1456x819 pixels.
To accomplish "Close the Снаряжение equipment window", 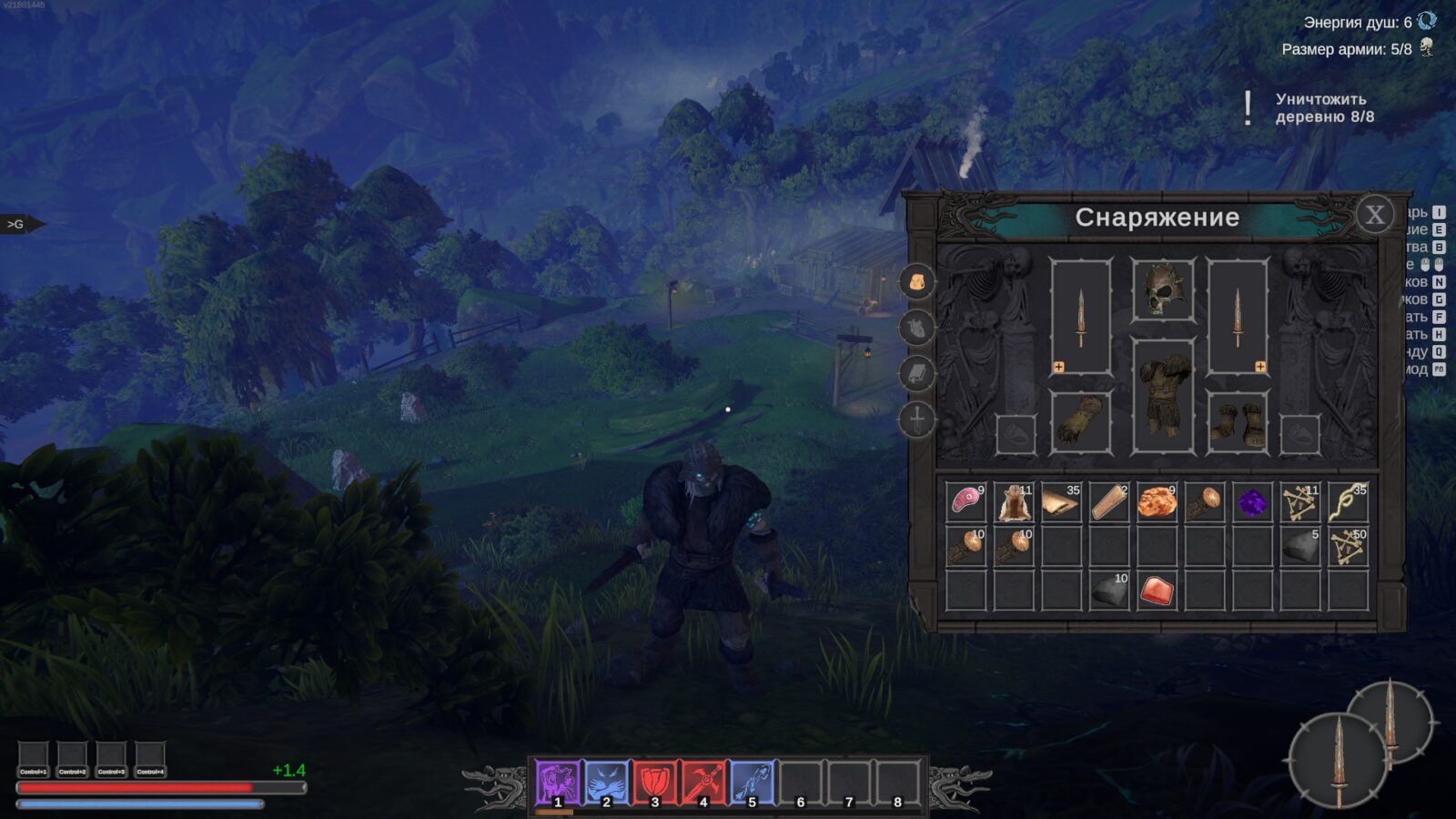I will pos(1374,215).
